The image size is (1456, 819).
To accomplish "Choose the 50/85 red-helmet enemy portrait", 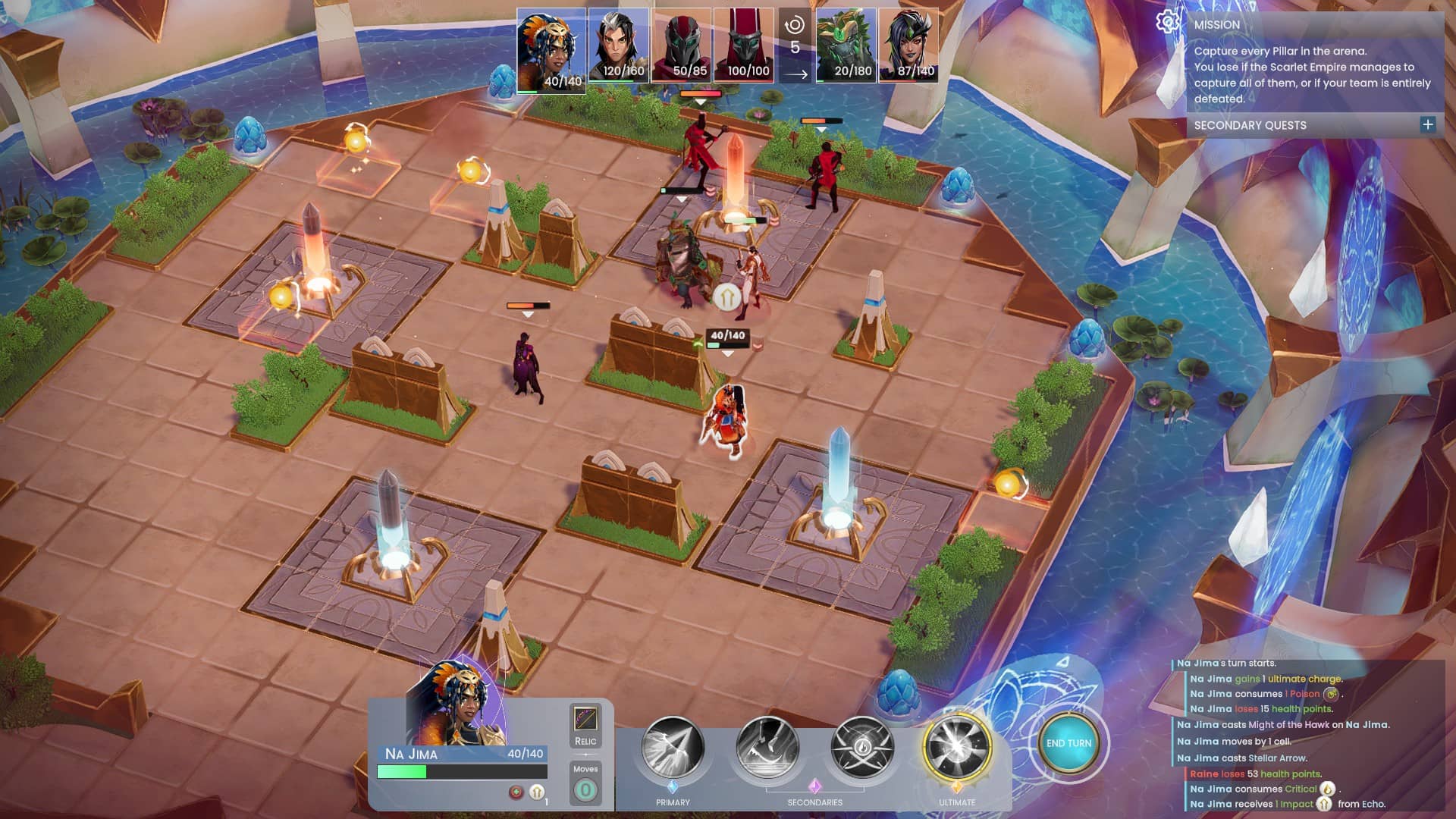I will click(682, 45).
